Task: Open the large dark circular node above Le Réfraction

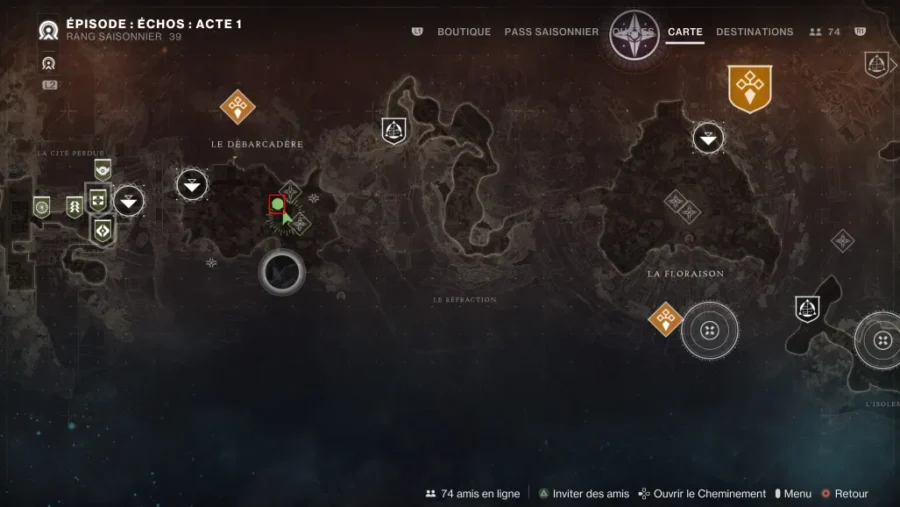Action: (x=282, y=271)
